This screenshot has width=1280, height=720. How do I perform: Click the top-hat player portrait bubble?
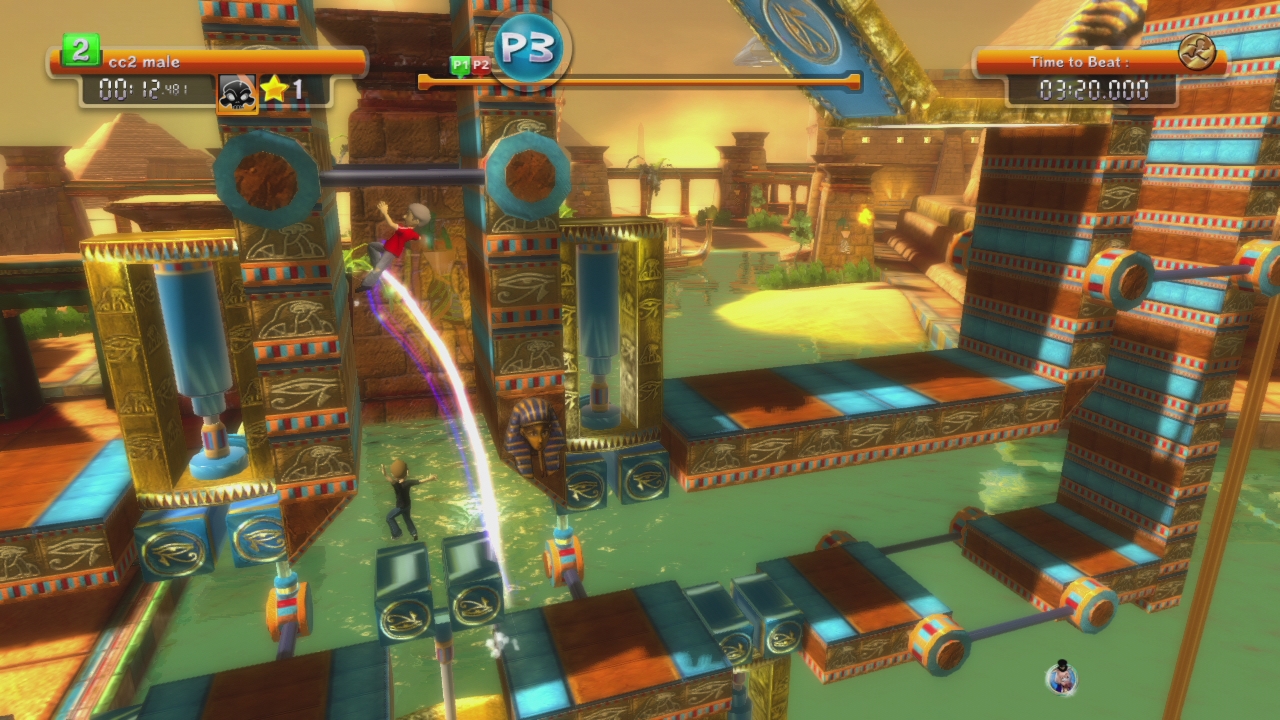(1061, 677)
